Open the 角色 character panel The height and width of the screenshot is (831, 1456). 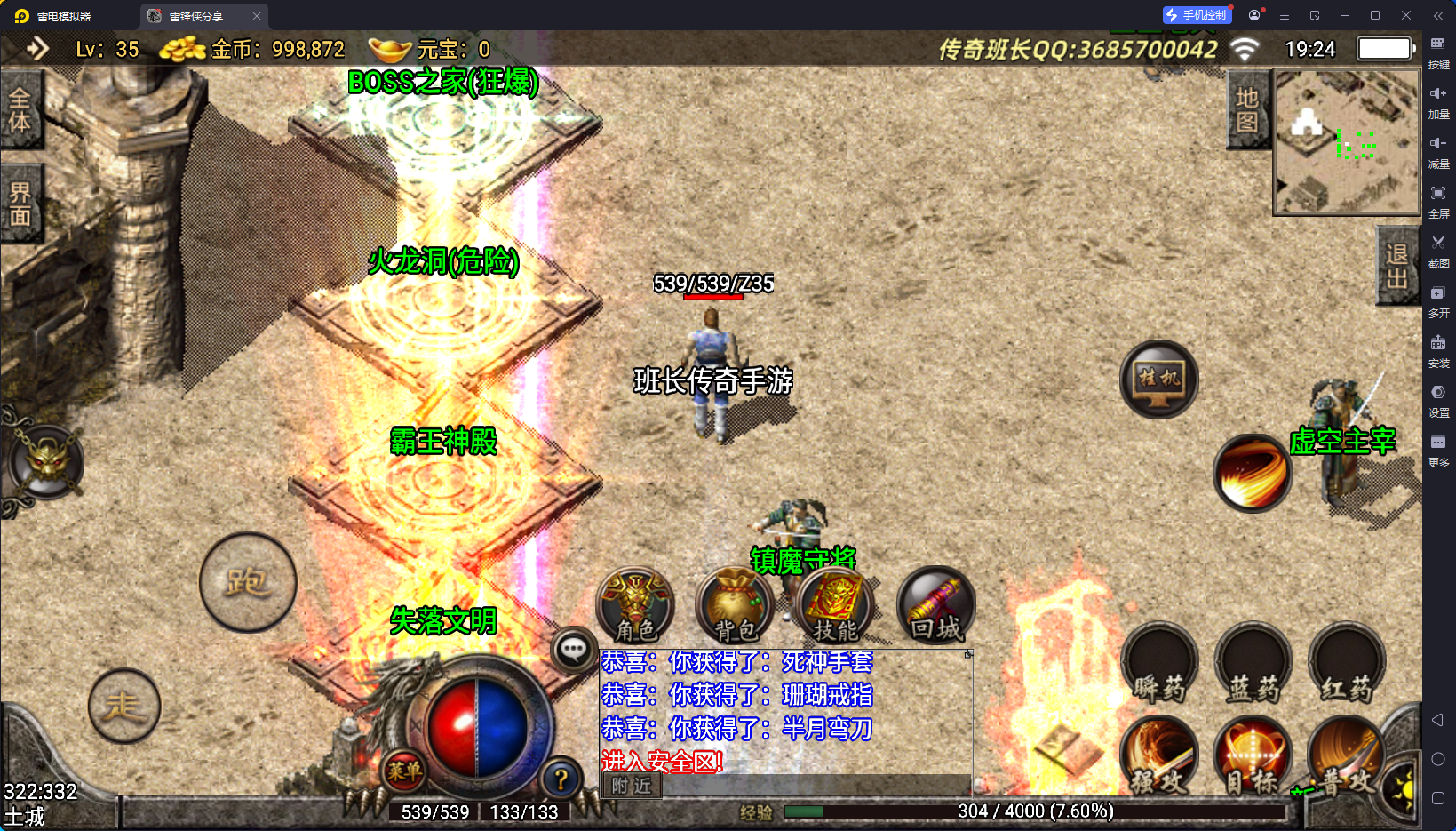click(x=635, y=605)
